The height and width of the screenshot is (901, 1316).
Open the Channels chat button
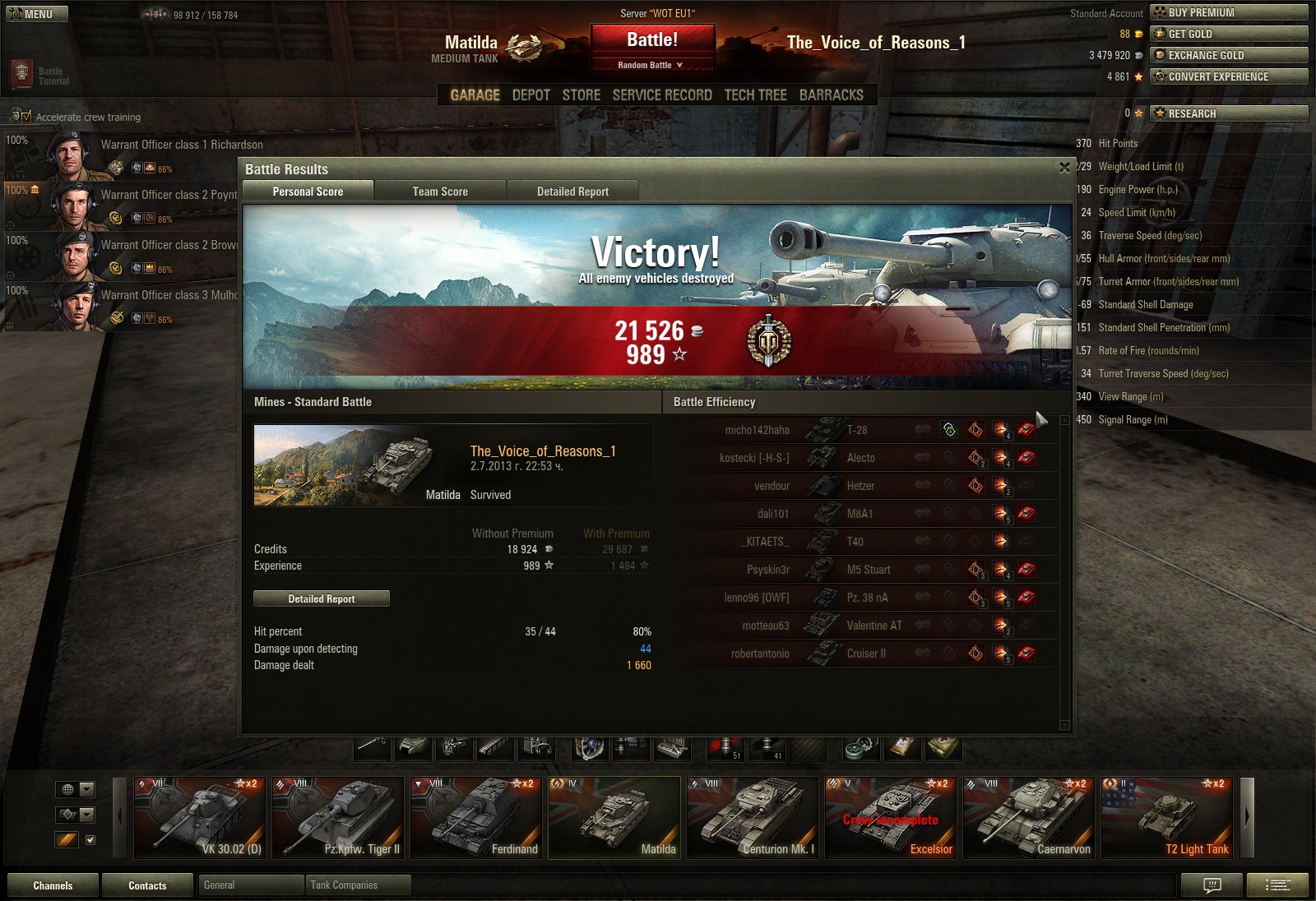coord(53,885)
